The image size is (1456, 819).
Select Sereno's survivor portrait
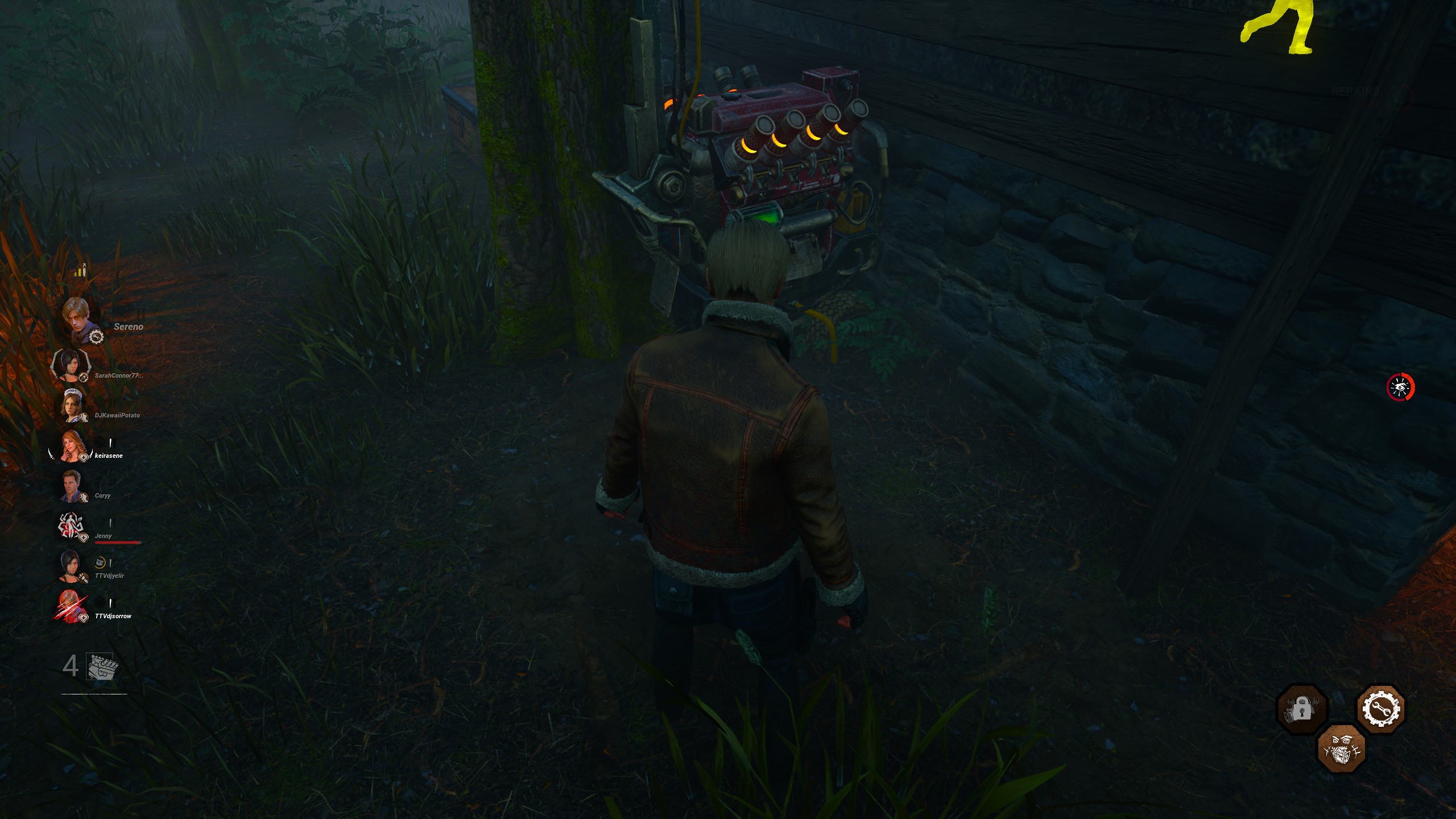[x=78, y=320]
